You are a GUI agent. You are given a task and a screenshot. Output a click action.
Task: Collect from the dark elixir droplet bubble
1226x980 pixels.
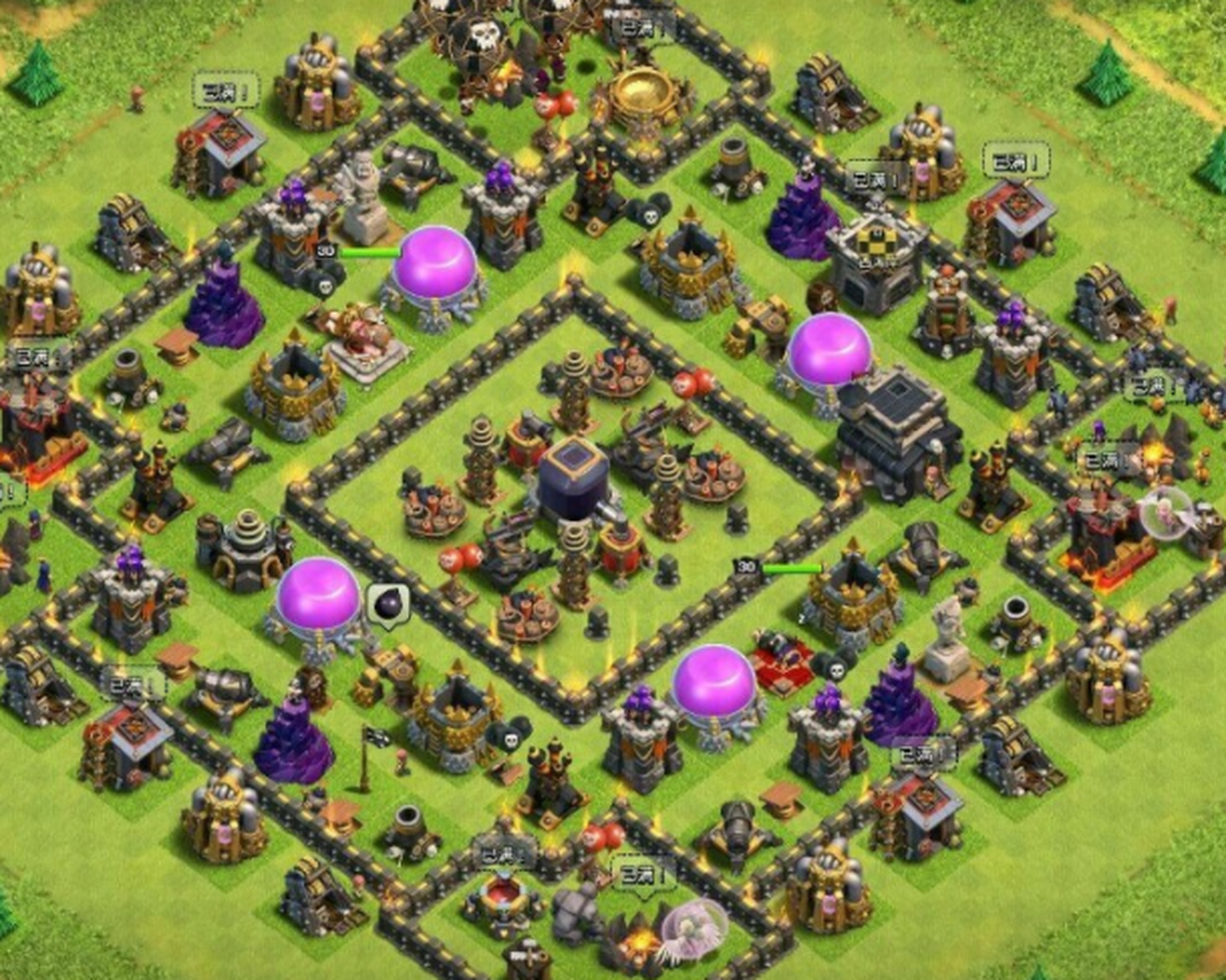pyautogui.click(x=387, y=604)
